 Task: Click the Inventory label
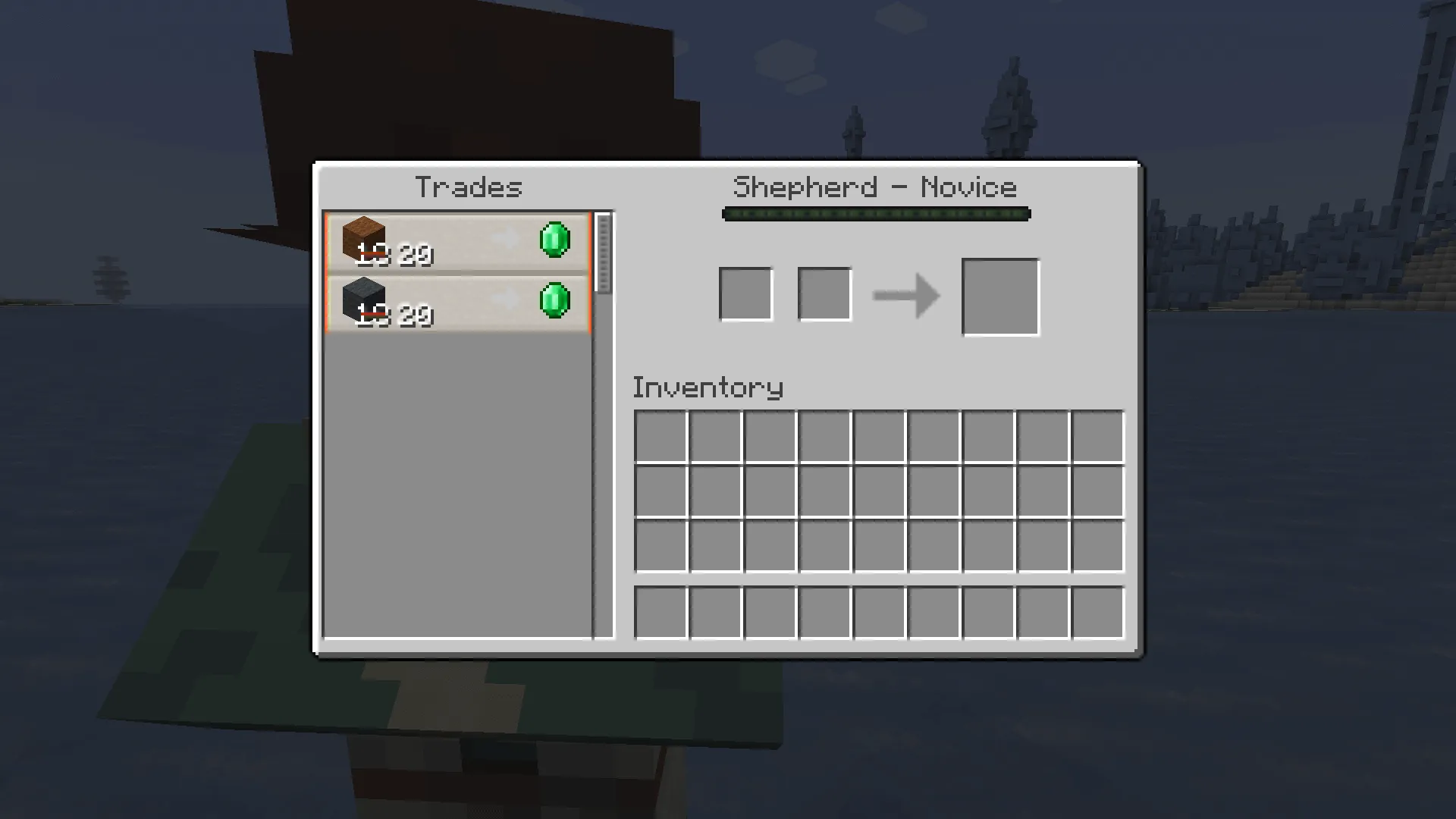coord(708,388)
